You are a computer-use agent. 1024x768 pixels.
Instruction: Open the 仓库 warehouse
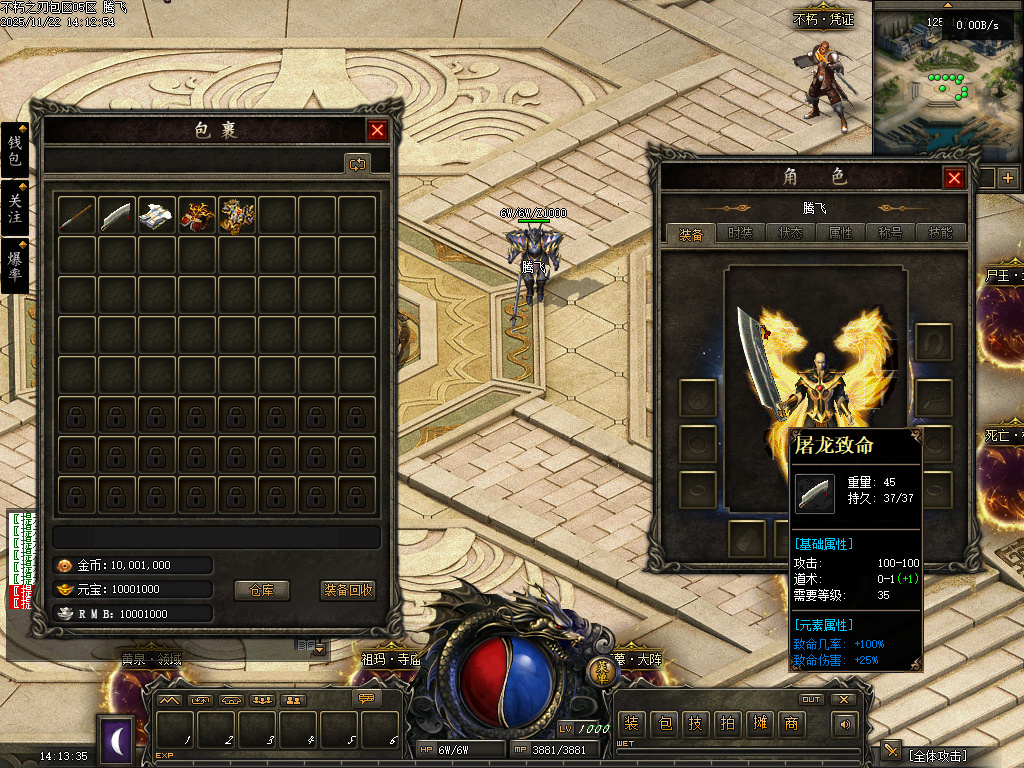[x=262, y=590]
